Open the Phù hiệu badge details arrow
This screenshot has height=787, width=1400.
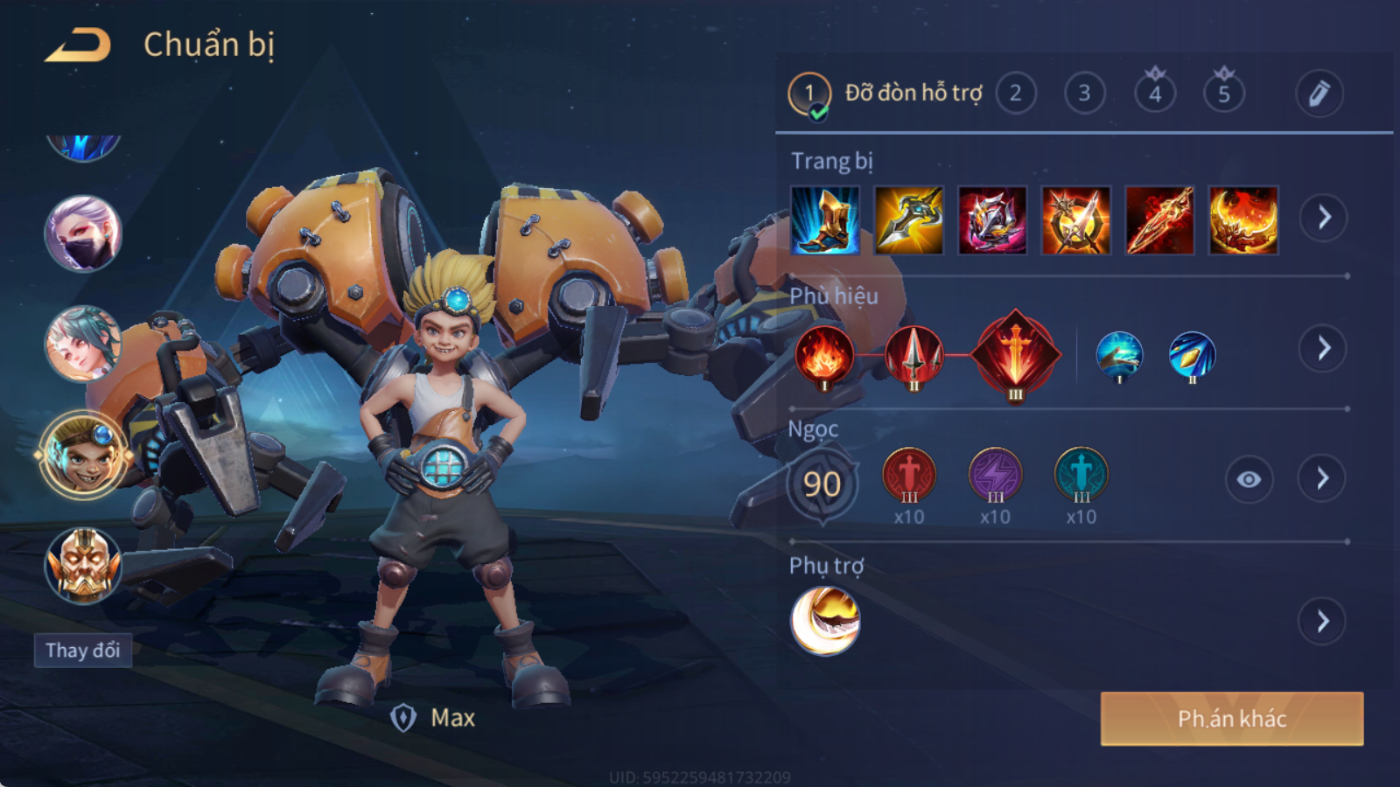[x=1323, y=348]
